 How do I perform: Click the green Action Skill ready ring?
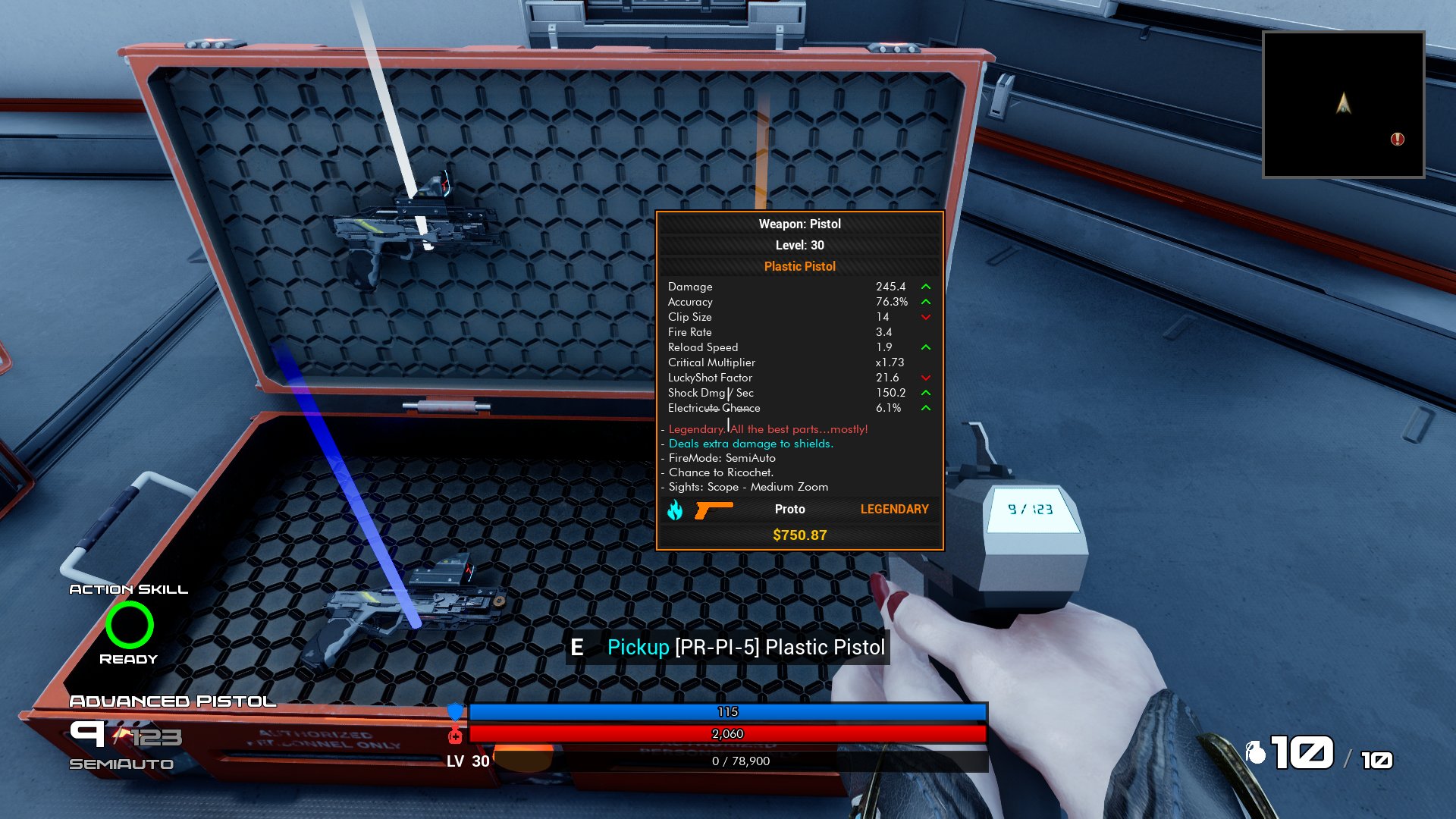tap(129, 623)
